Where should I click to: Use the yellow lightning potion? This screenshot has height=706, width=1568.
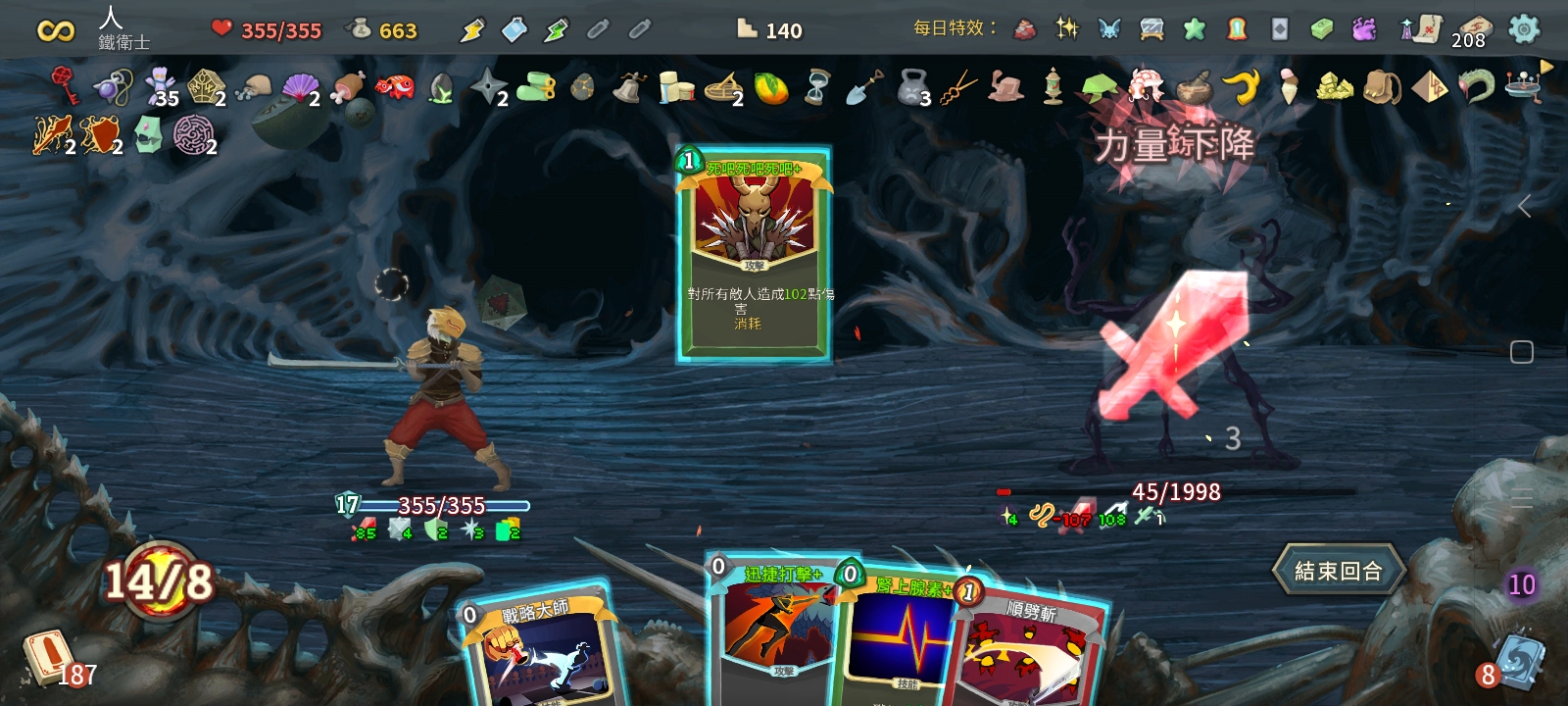click(x=472, y=30)
